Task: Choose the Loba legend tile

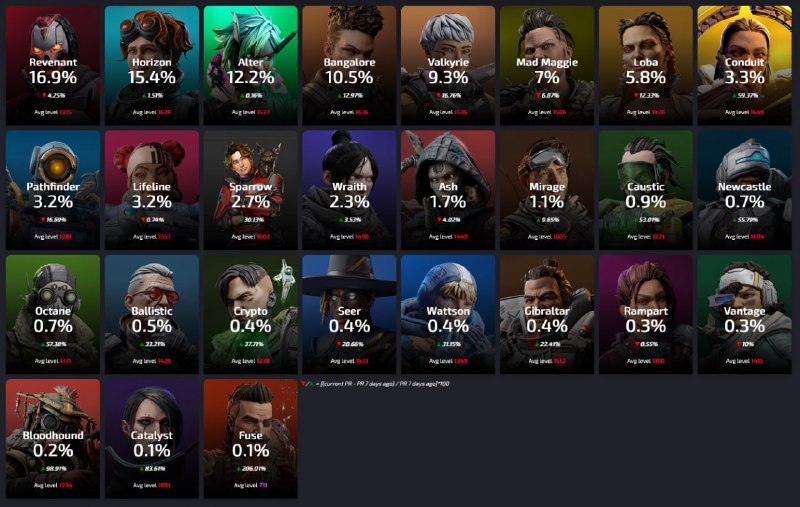Action: coord(646,66)
